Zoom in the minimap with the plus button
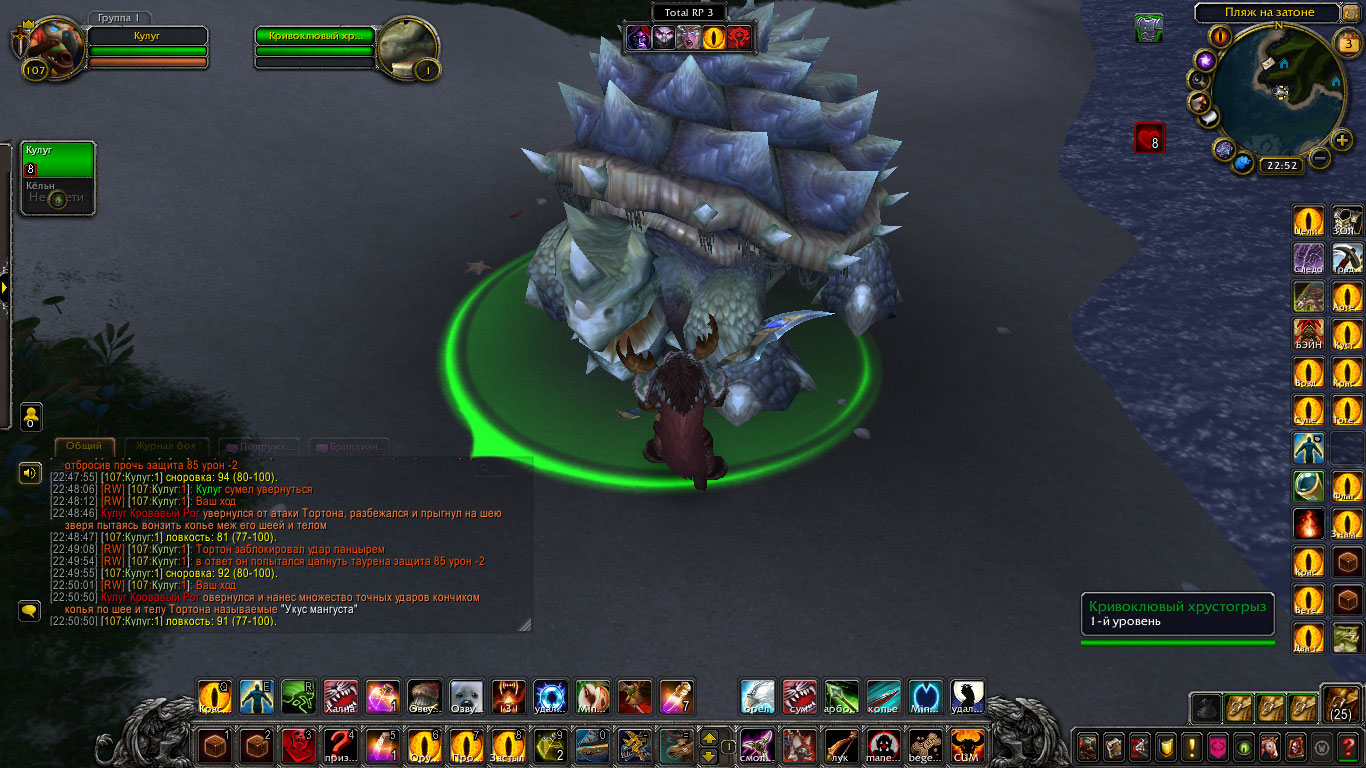Image resolution: width=1366 pixels, height=768 pixels. click(1342, 140)
